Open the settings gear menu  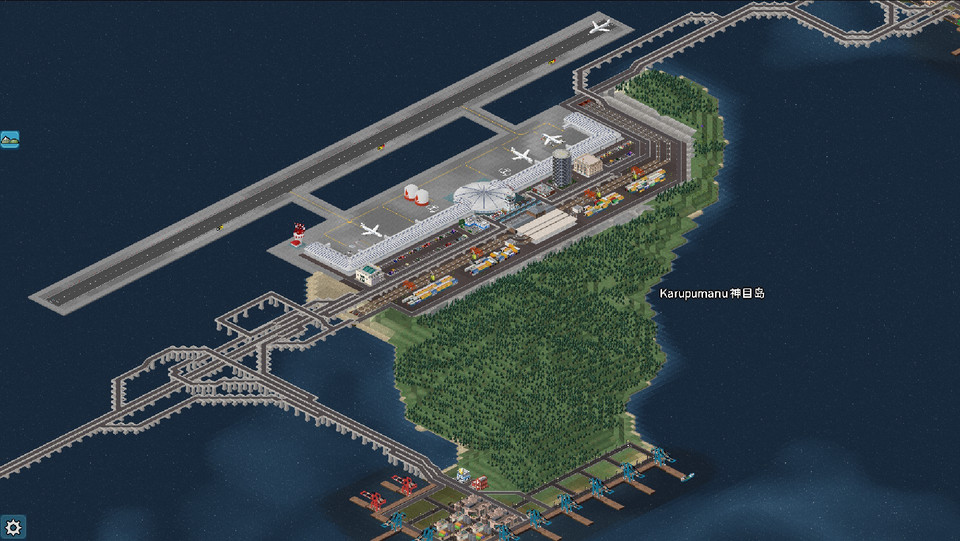(x=13, y=527)
